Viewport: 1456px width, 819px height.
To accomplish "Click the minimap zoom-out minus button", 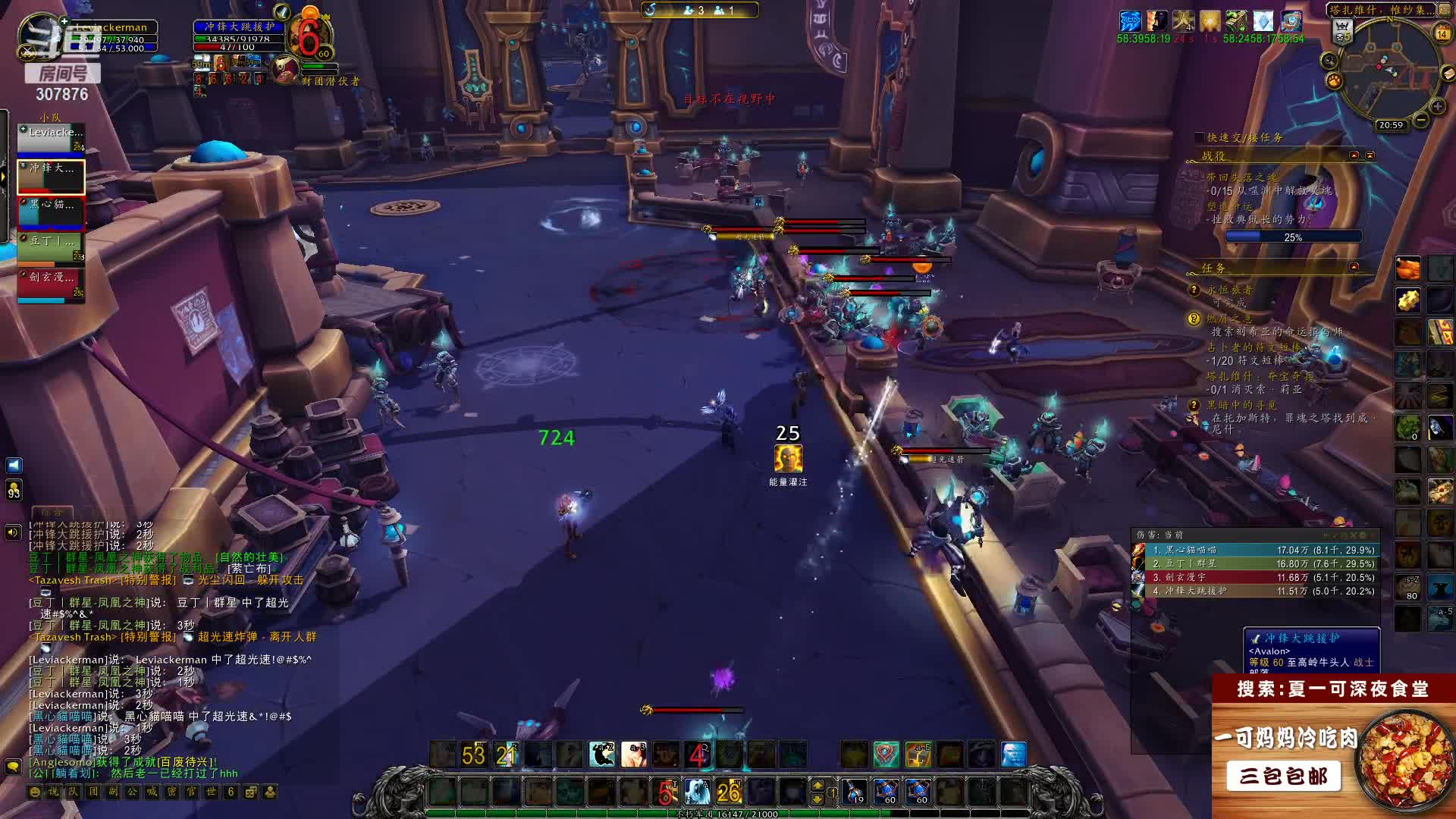I will click(x=1421, y=120).
